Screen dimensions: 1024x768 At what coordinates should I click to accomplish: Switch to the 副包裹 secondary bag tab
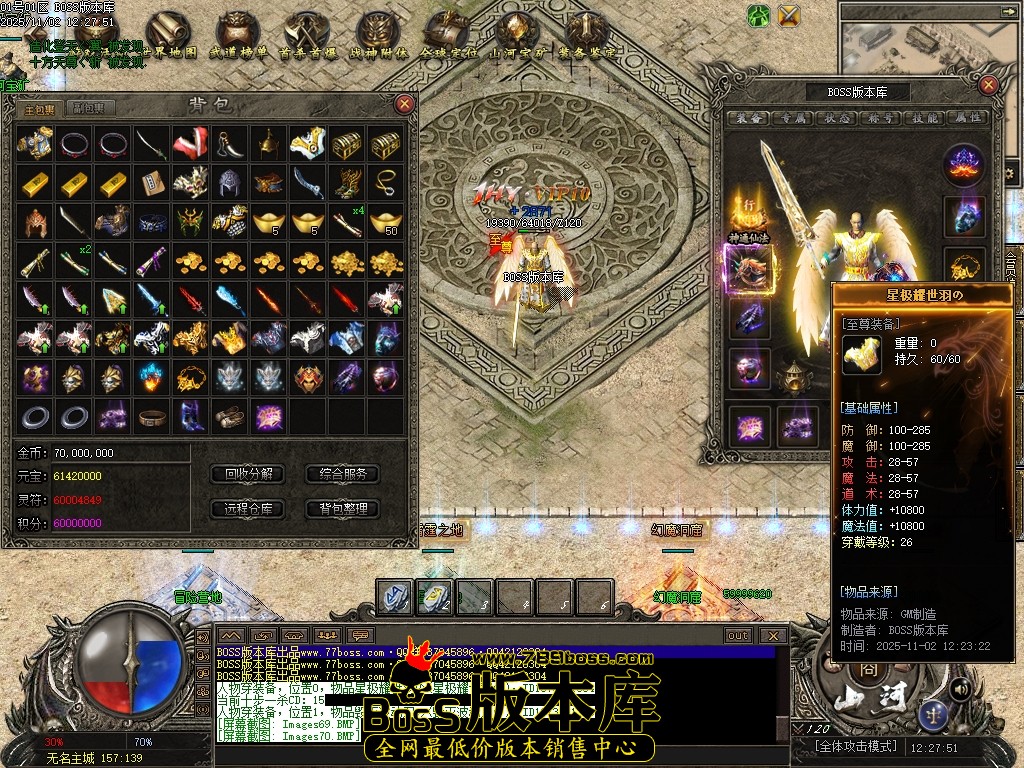coord(88,108)
